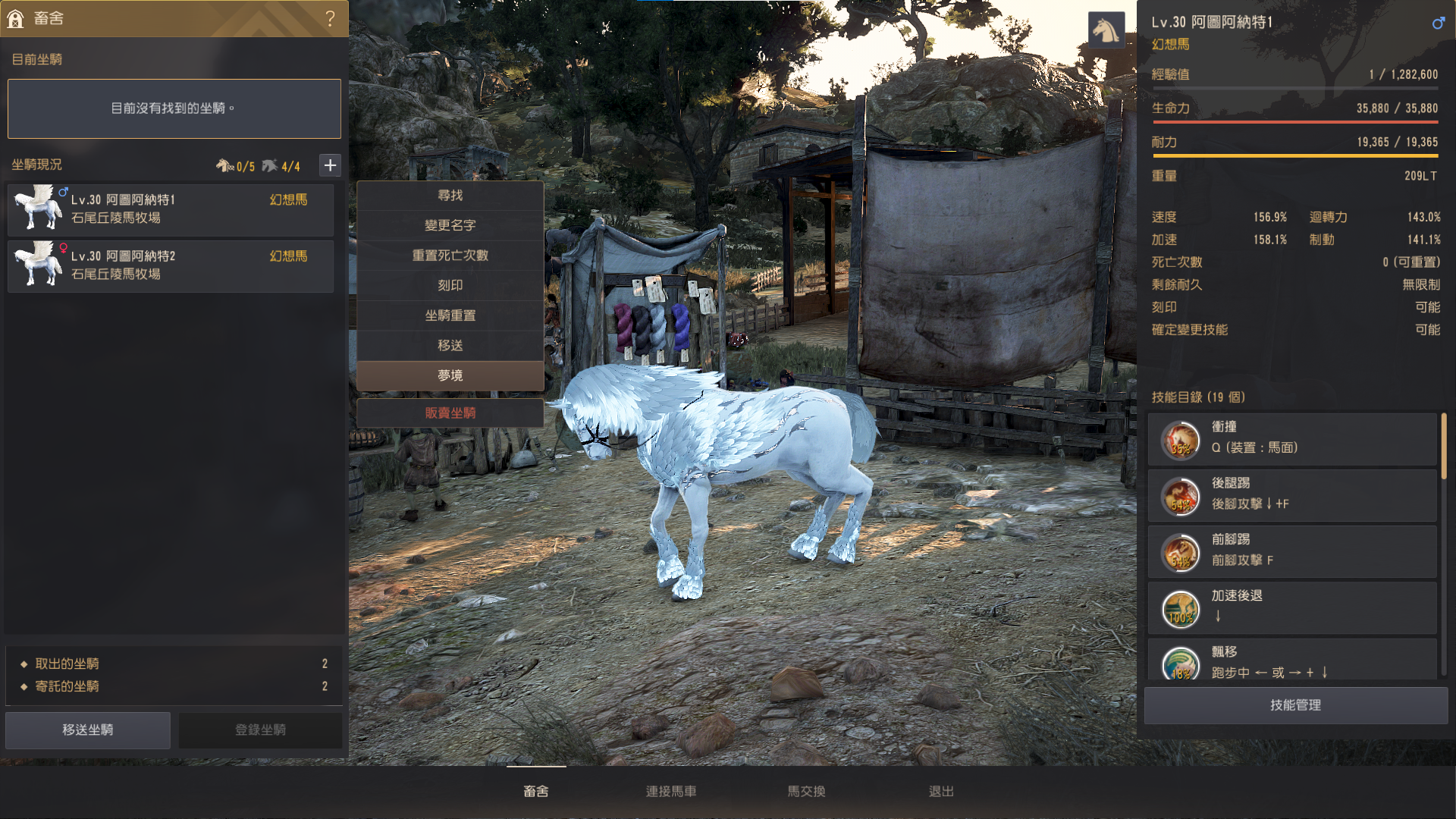Open the stable help question mark
Screen dimensions: 1456x819
330,18
